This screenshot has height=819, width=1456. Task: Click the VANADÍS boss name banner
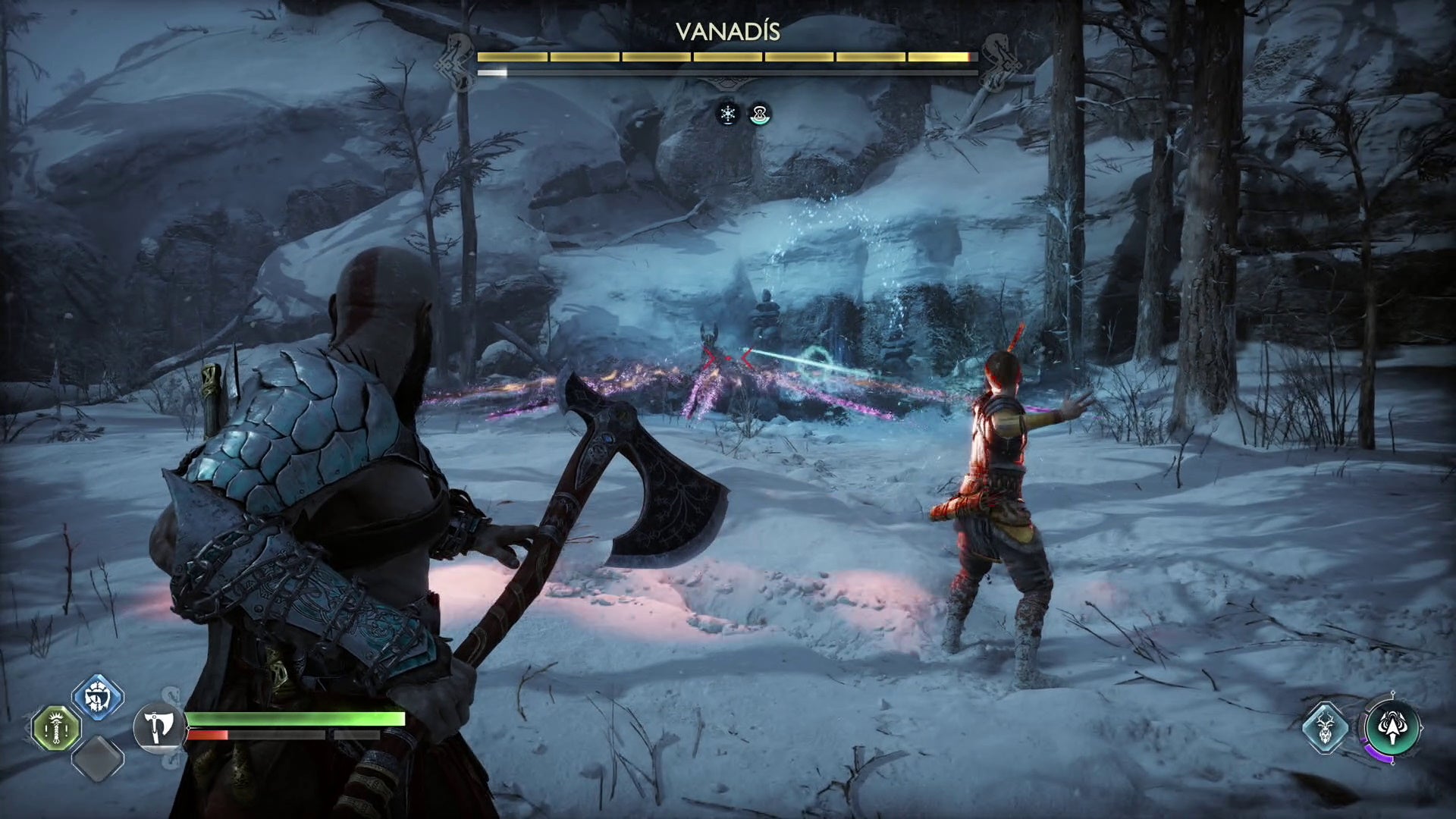[x=730, y=32]
